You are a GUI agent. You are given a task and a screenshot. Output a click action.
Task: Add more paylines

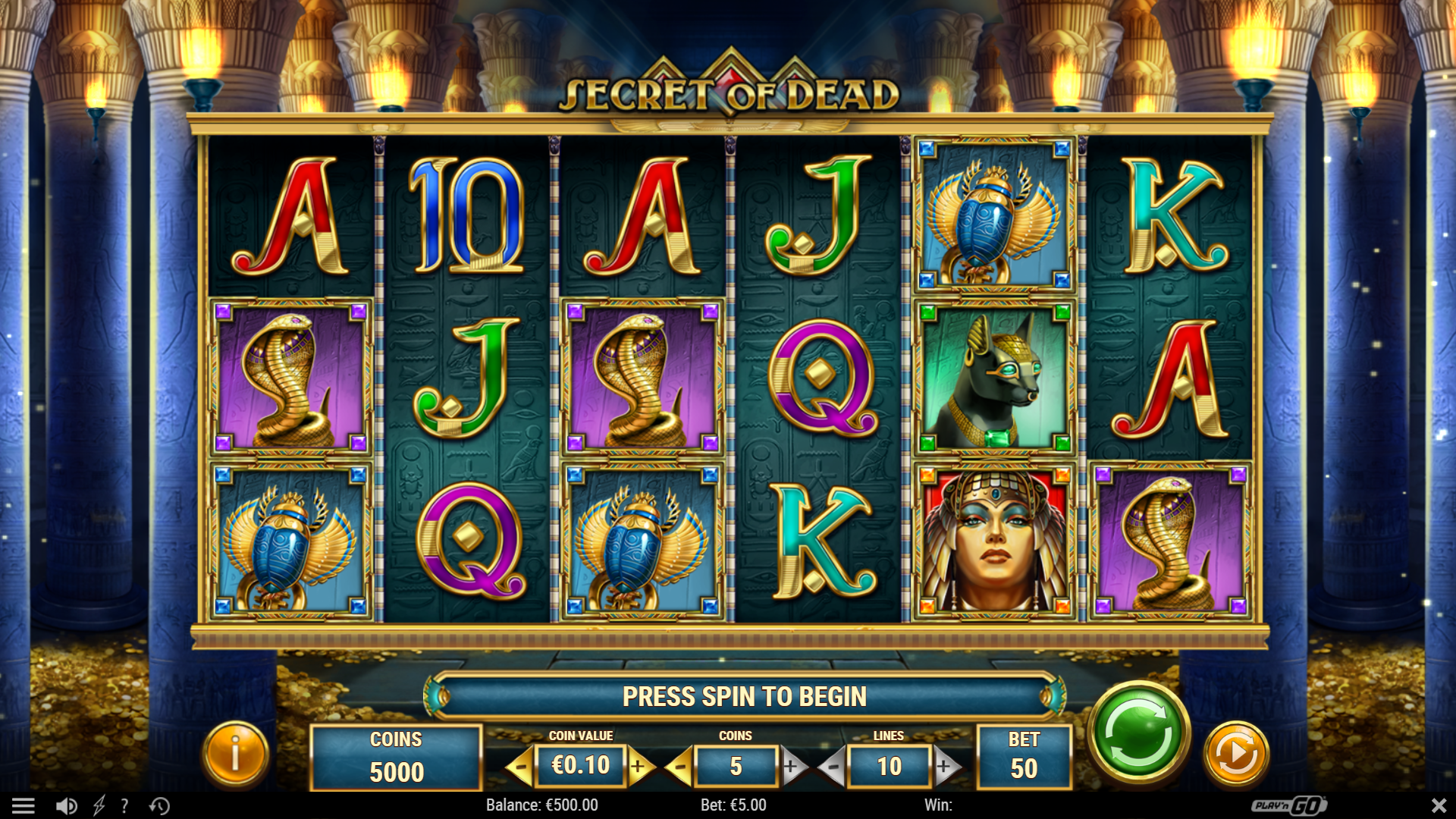click(944, 767)
